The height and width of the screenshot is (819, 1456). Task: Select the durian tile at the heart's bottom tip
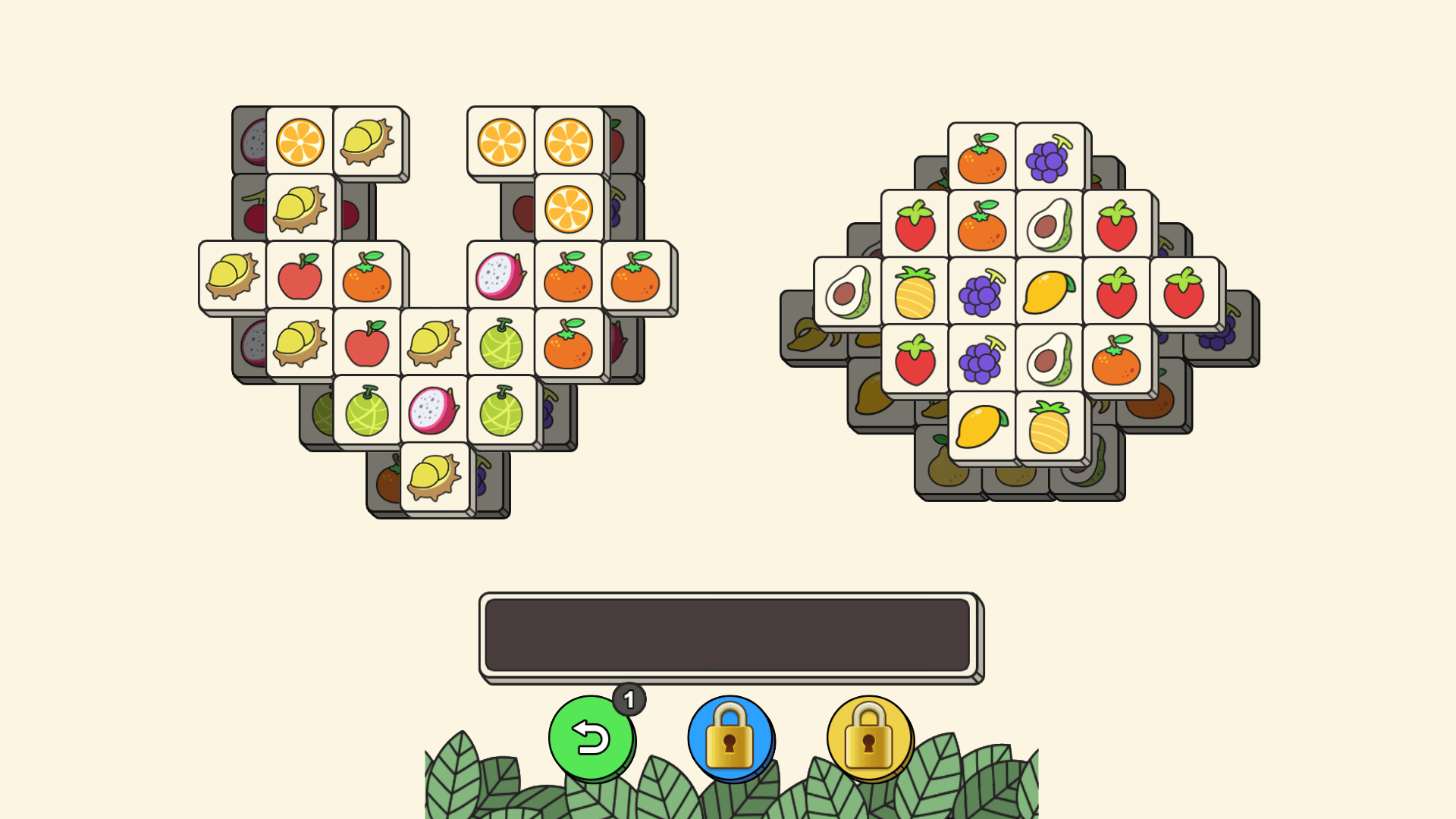tap(437, 481)
